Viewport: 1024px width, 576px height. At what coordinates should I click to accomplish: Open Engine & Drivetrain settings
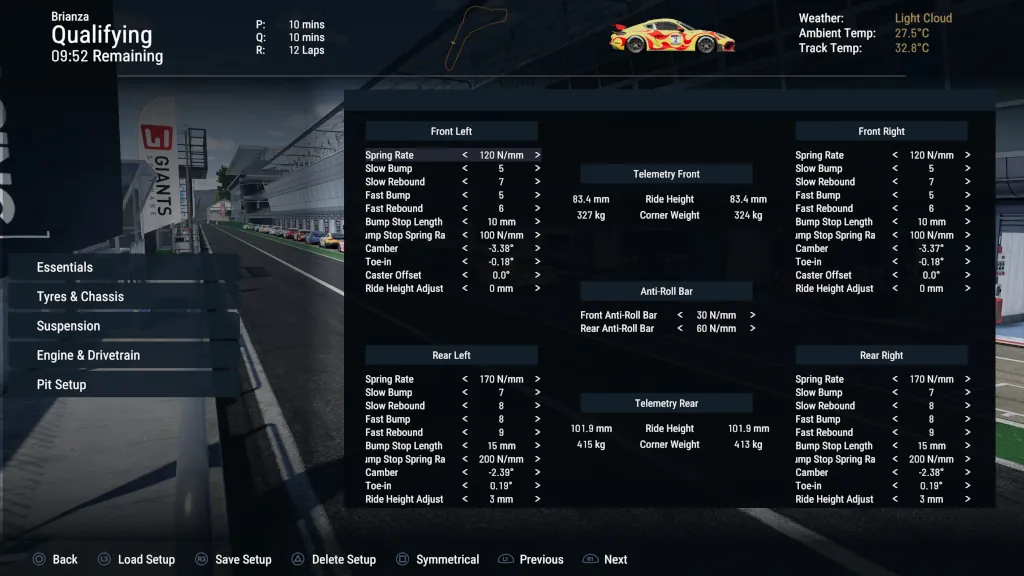[88, 355]
